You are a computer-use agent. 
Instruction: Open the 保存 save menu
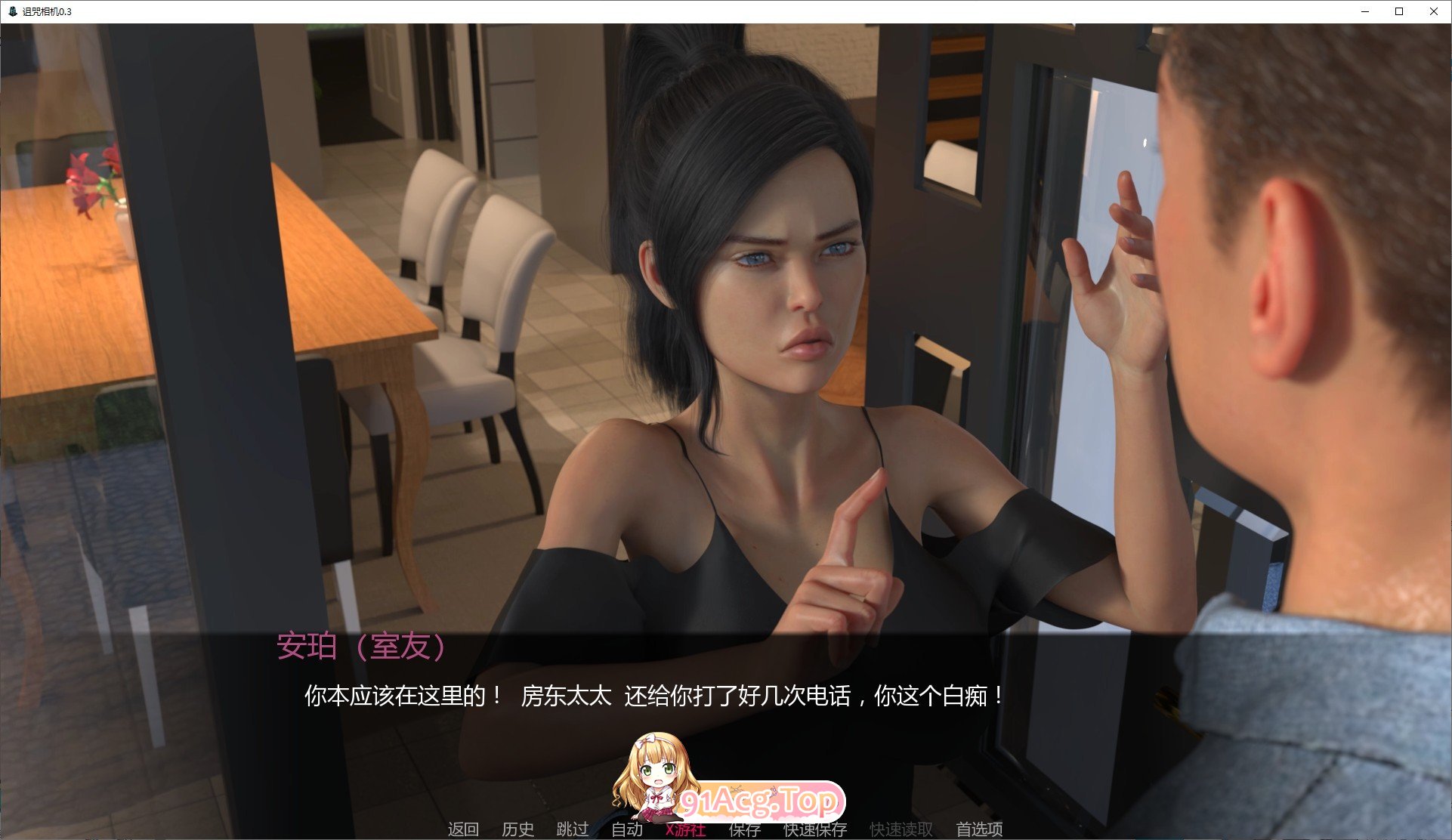743,829
